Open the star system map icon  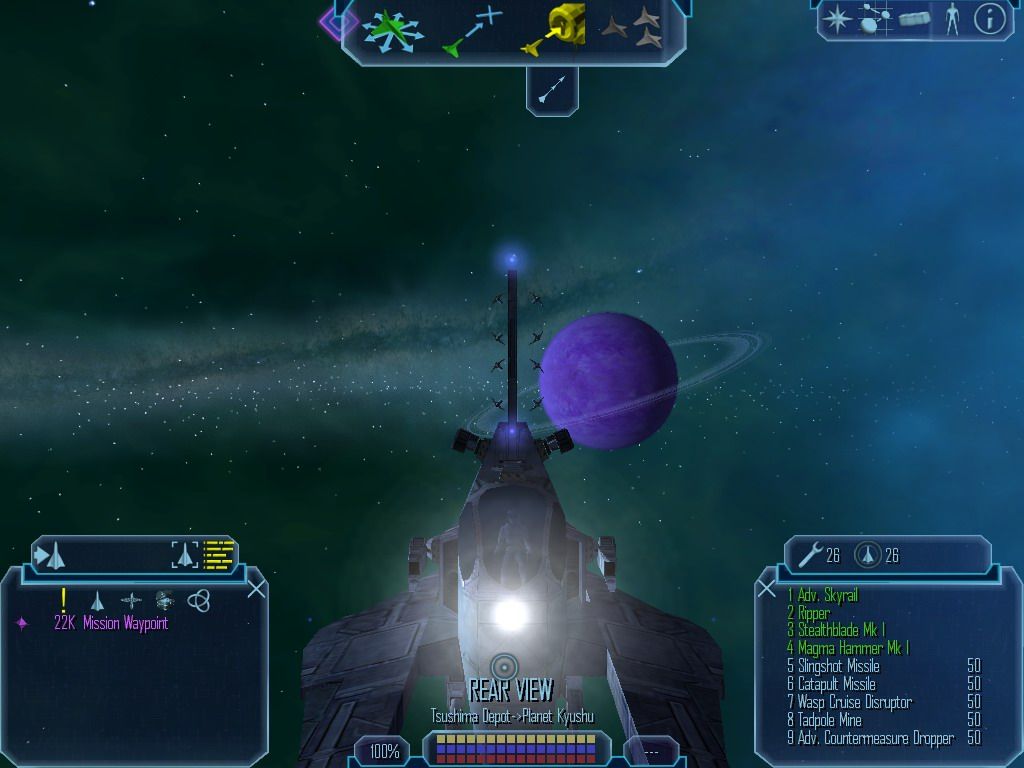(x=875, y=19)
